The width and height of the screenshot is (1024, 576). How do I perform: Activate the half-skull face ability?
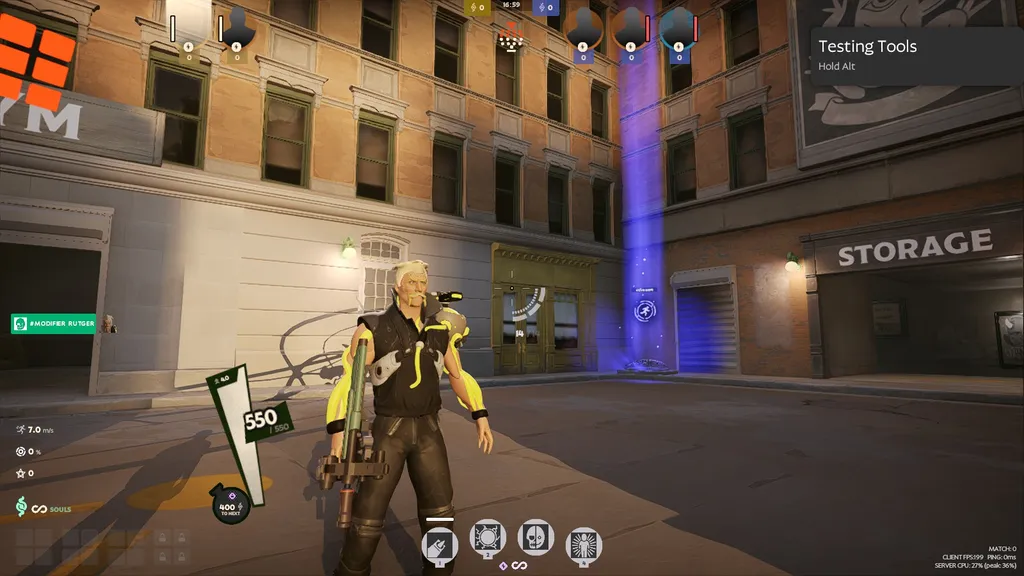pos(535,537)
